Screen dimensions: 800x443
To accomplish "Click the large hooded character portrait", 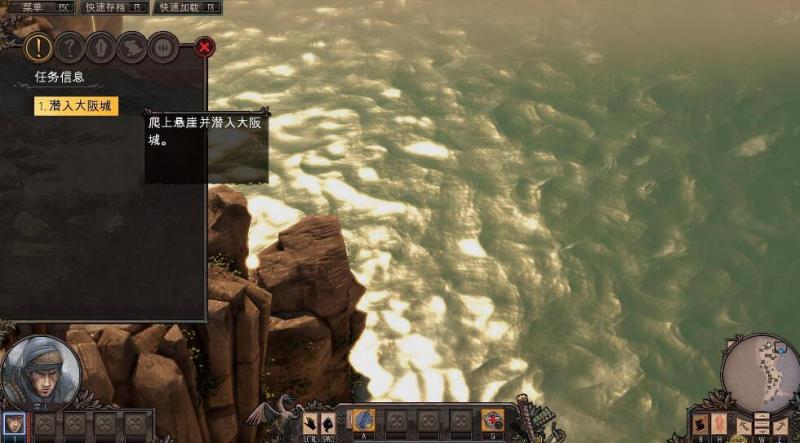I will (41, 371).
